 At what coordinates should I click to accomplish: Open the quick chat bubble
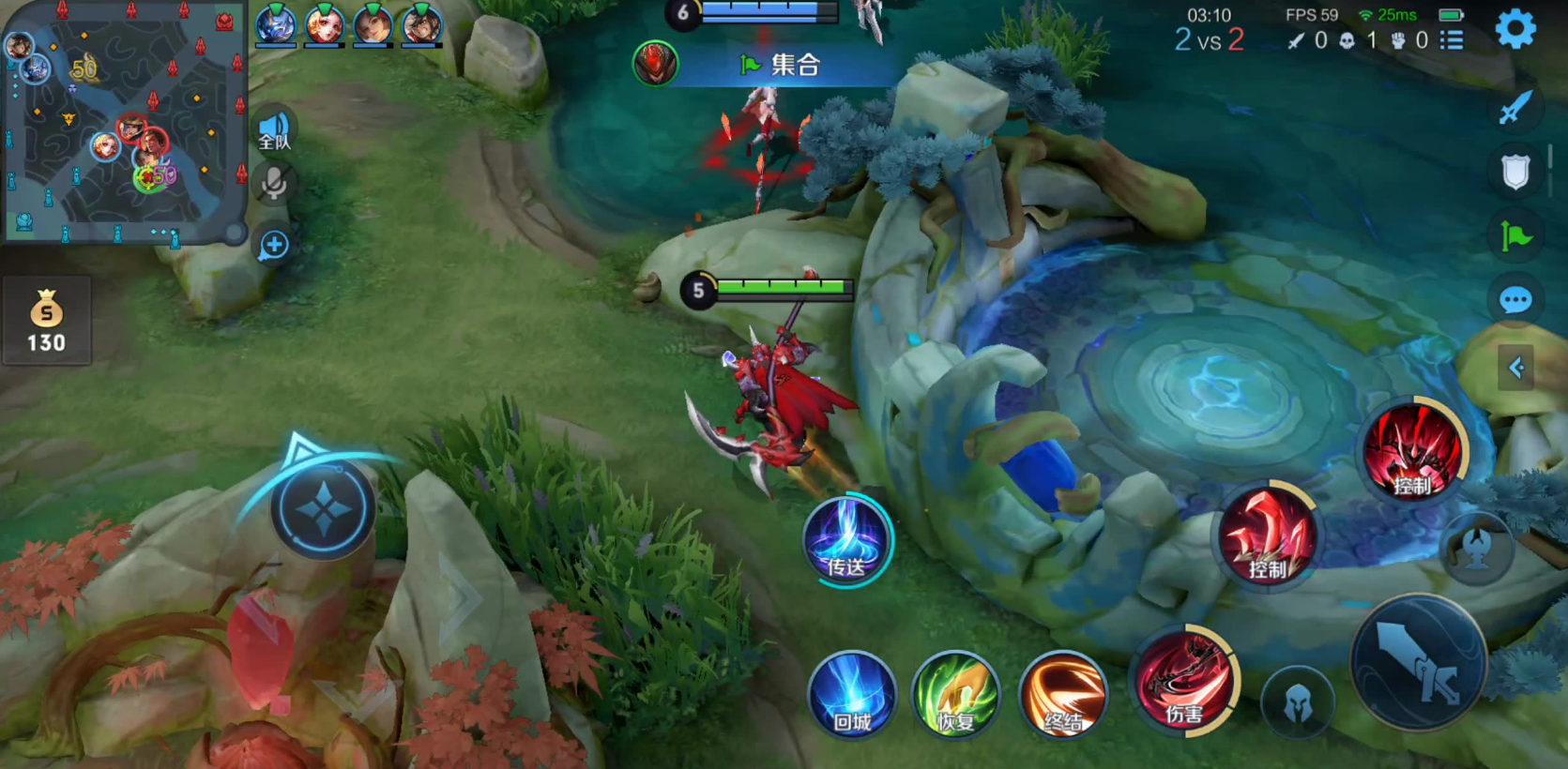(x=1515, y=300)
